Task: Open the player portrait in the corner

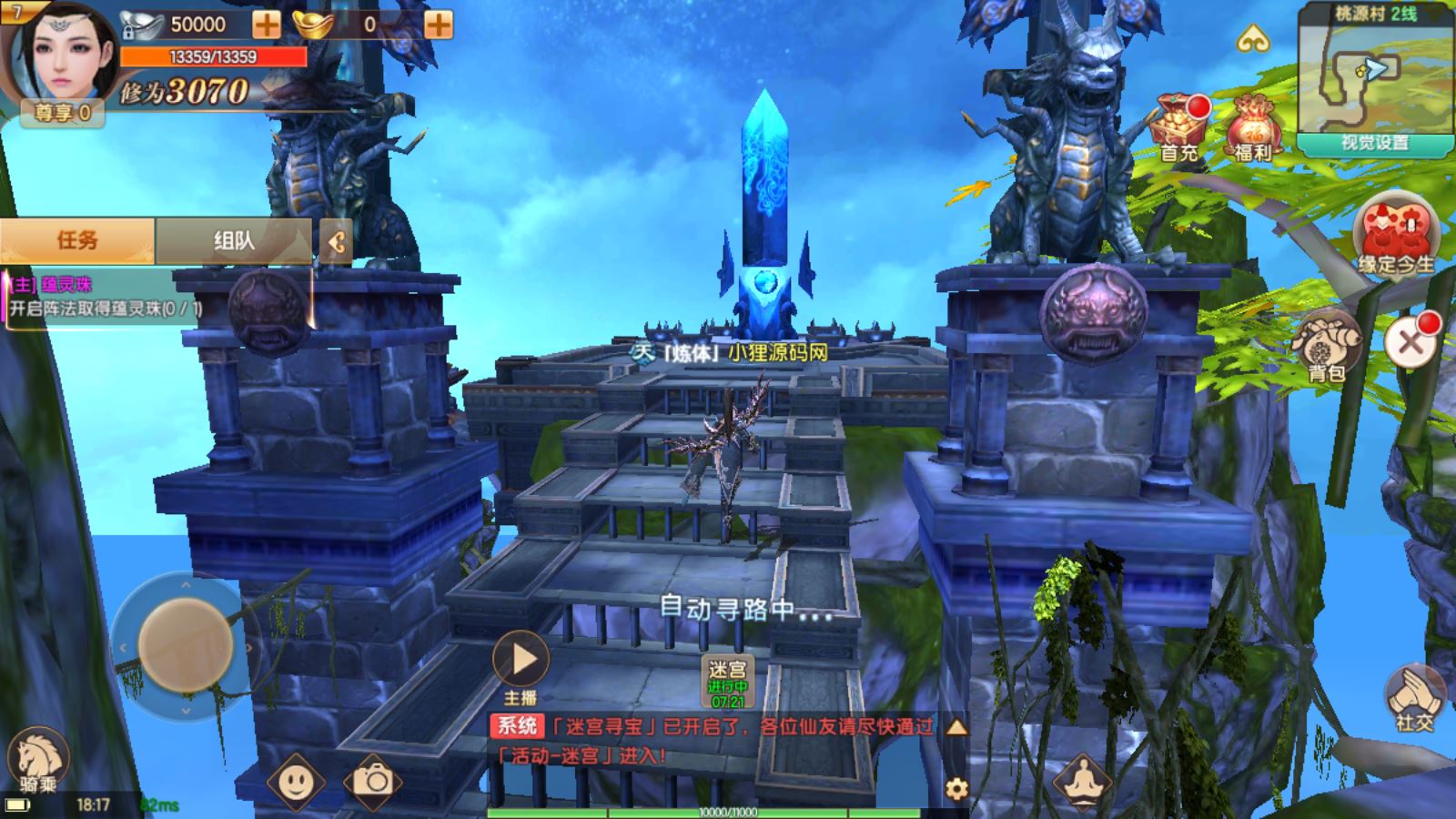Action: [62, 55]
